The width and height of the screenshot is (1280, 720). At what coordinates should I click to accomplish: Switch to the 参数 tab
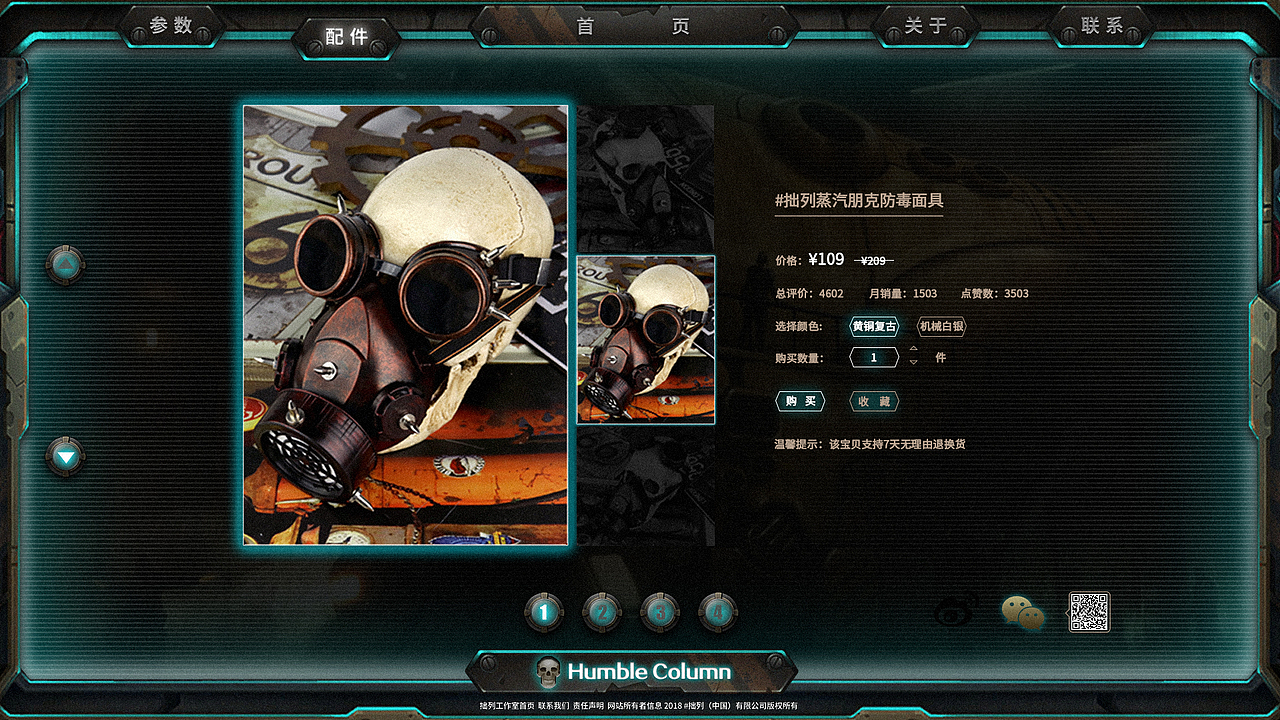172,27
